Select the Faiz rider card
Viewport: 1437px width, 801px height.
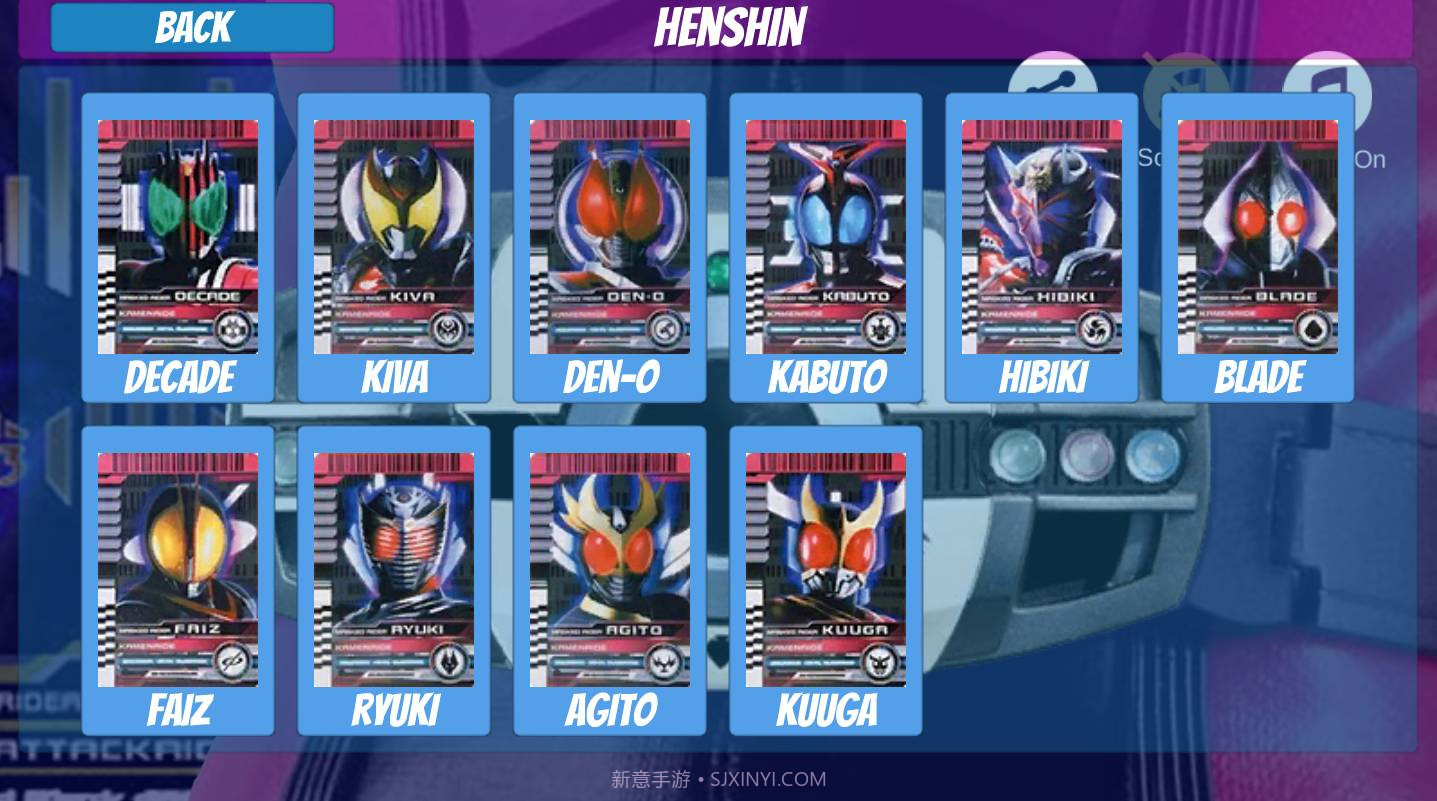click(x=178, y=571)
